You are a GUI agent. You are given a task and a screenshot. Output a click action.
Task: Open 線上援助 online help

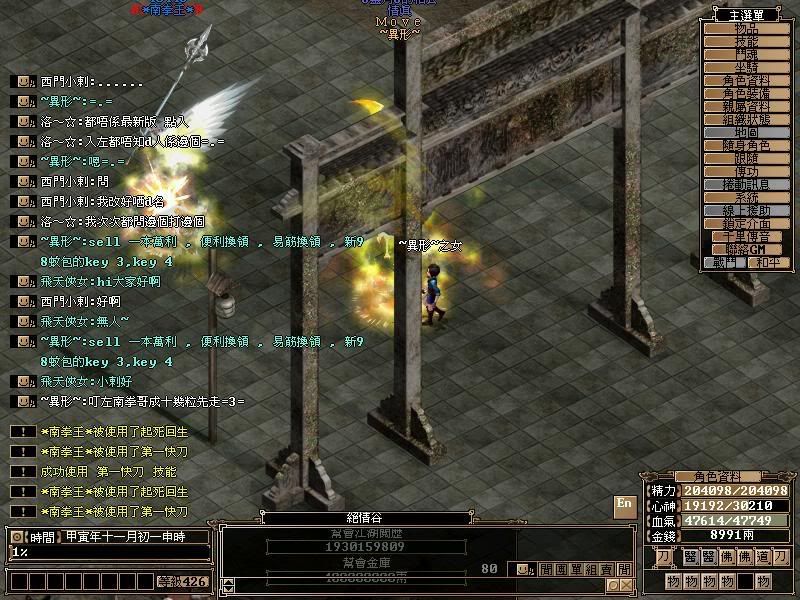[747, 210]
